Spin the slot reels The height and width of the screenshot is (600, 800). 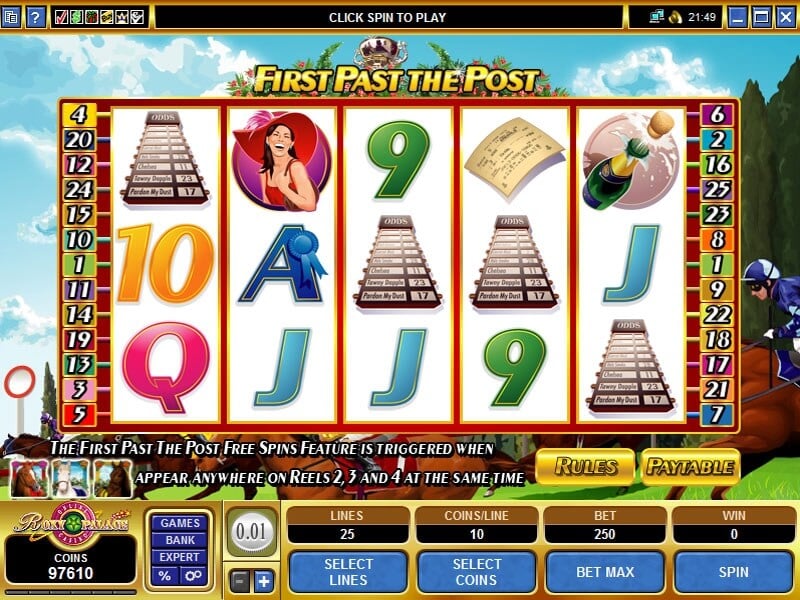pyautogui.click(x=735, y=571)
